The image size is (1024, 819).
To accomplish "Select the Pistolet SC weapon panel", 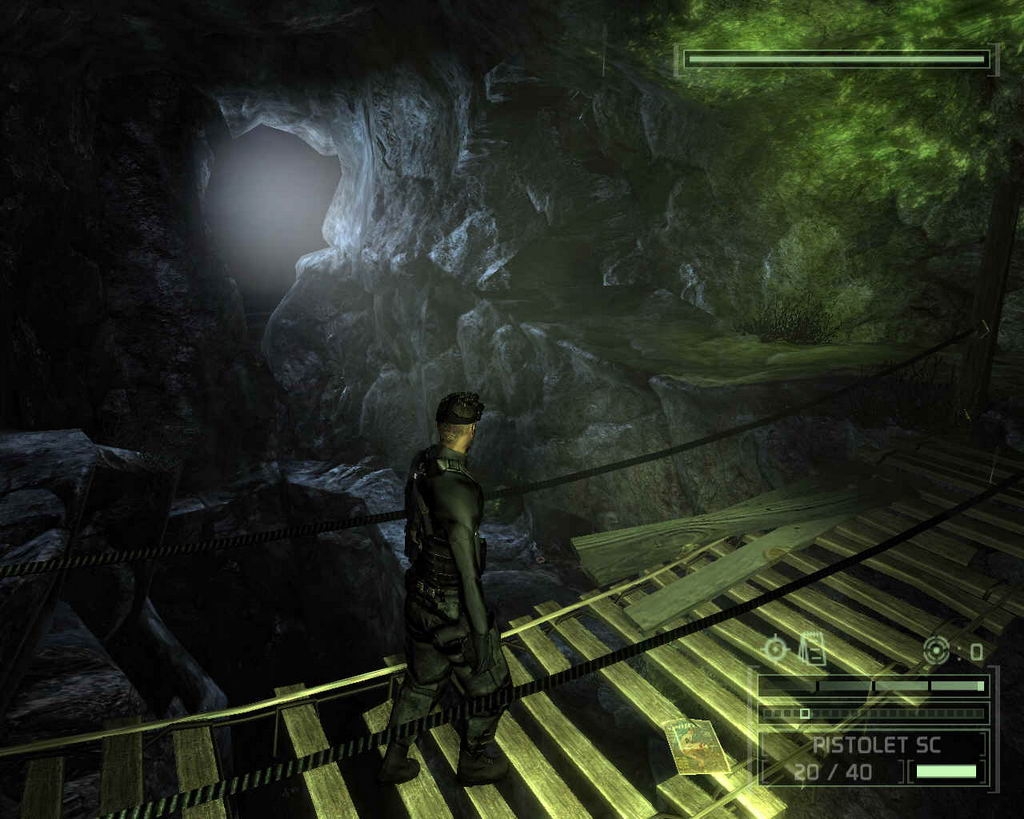I will 873,757.
